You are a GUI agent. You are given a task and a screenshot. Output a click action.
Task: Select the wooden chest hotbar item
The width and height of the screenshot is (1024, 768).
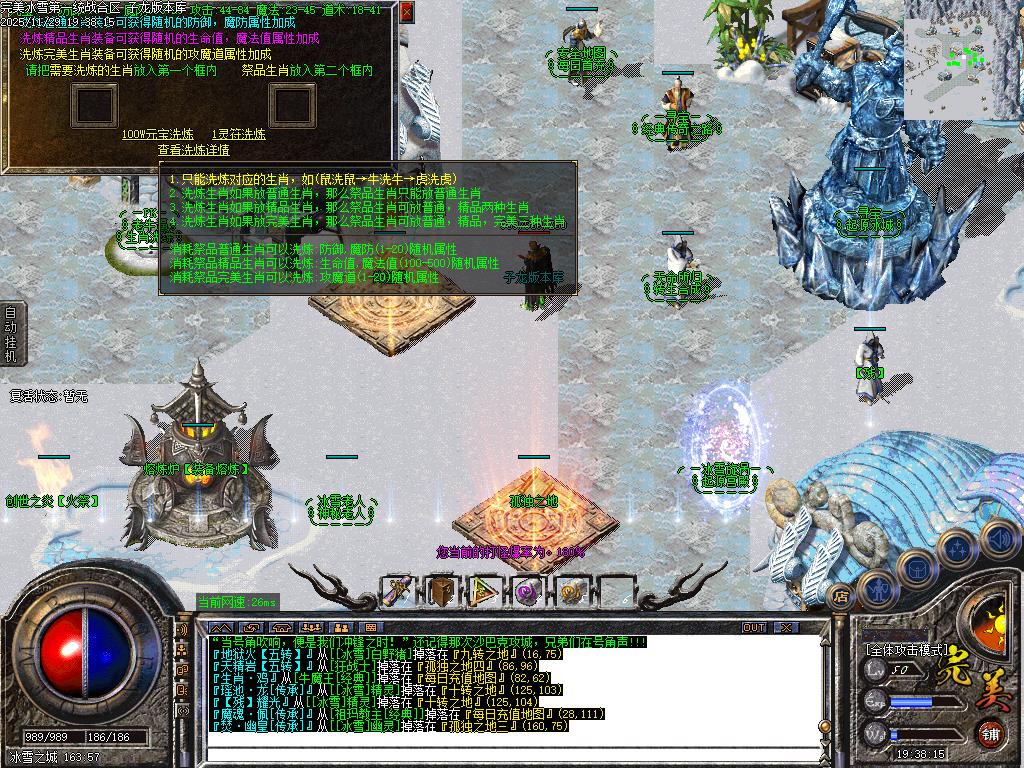click(x=441, y=591)
